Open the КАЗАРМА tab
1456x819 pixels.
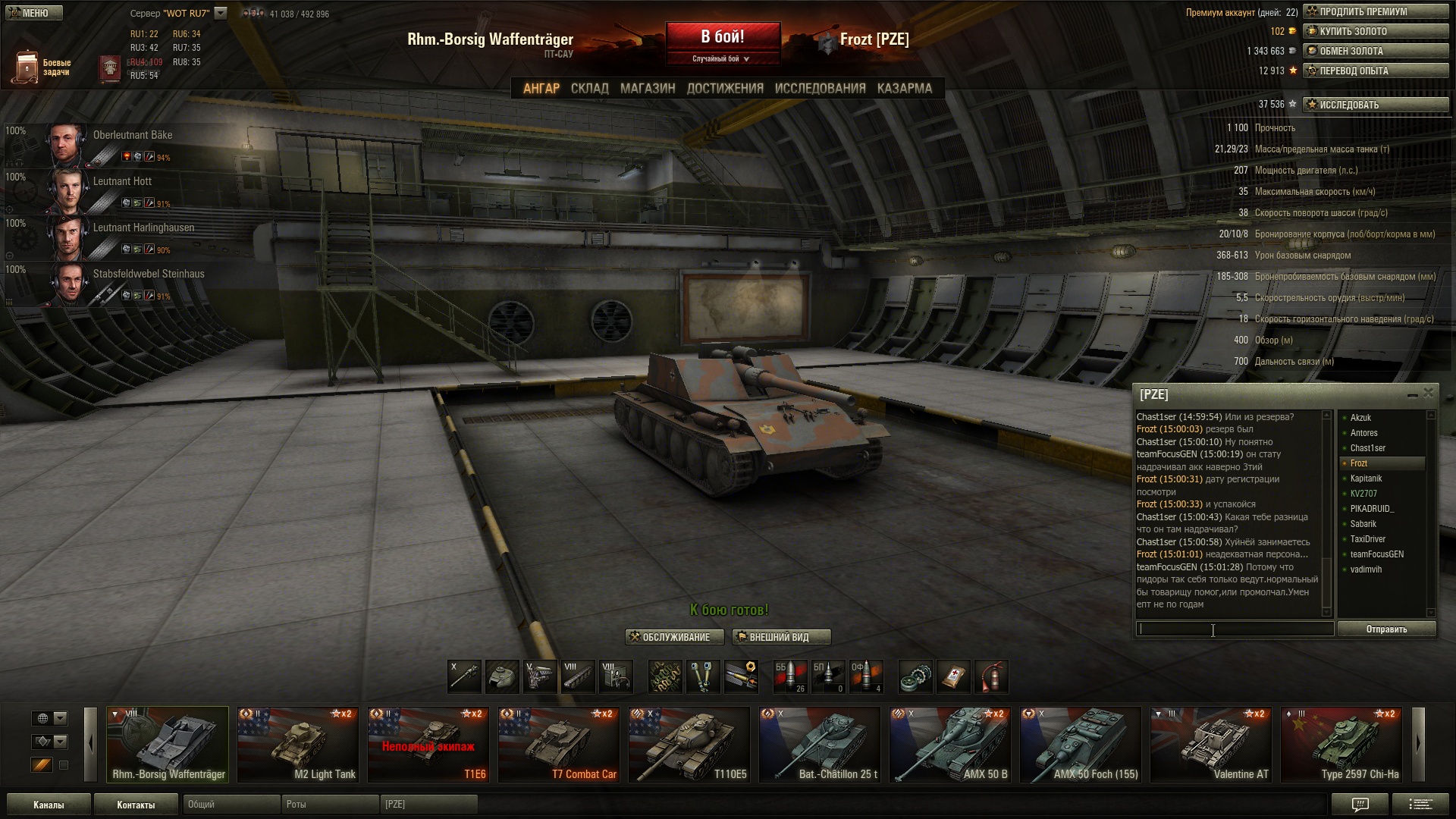pyautogui.click(x=904, y=88)
